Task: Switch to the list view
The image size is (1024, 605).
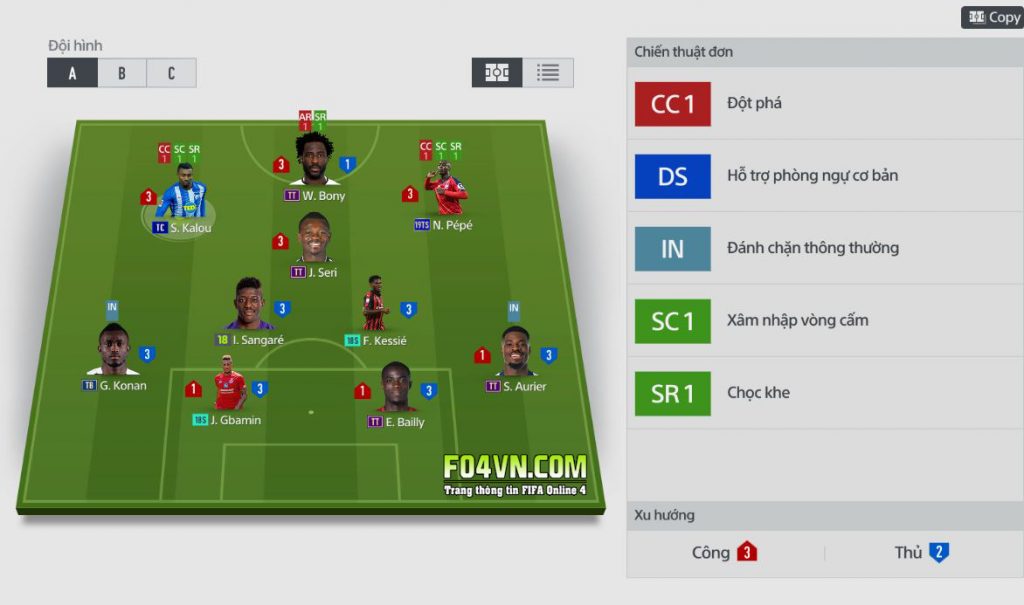Action: point(547,73)
